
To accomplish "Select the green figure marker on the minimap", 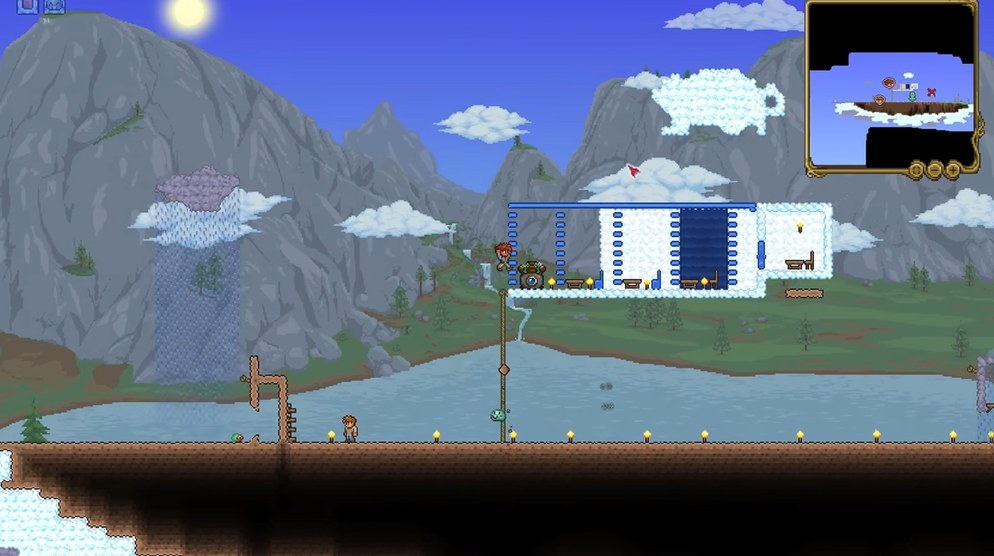I will tap(912, 96).
